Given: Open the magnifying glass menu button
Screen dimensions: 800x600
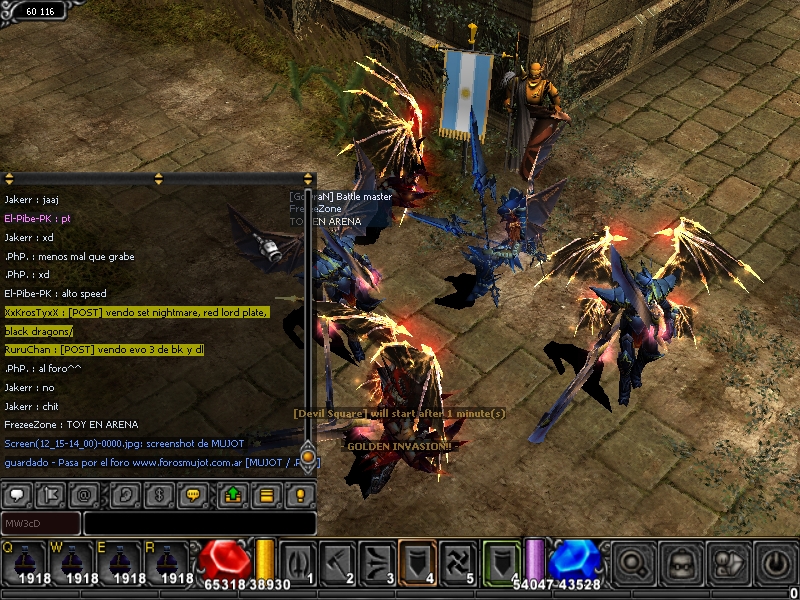Looking at the screenshot, I should tap(634, 563).
